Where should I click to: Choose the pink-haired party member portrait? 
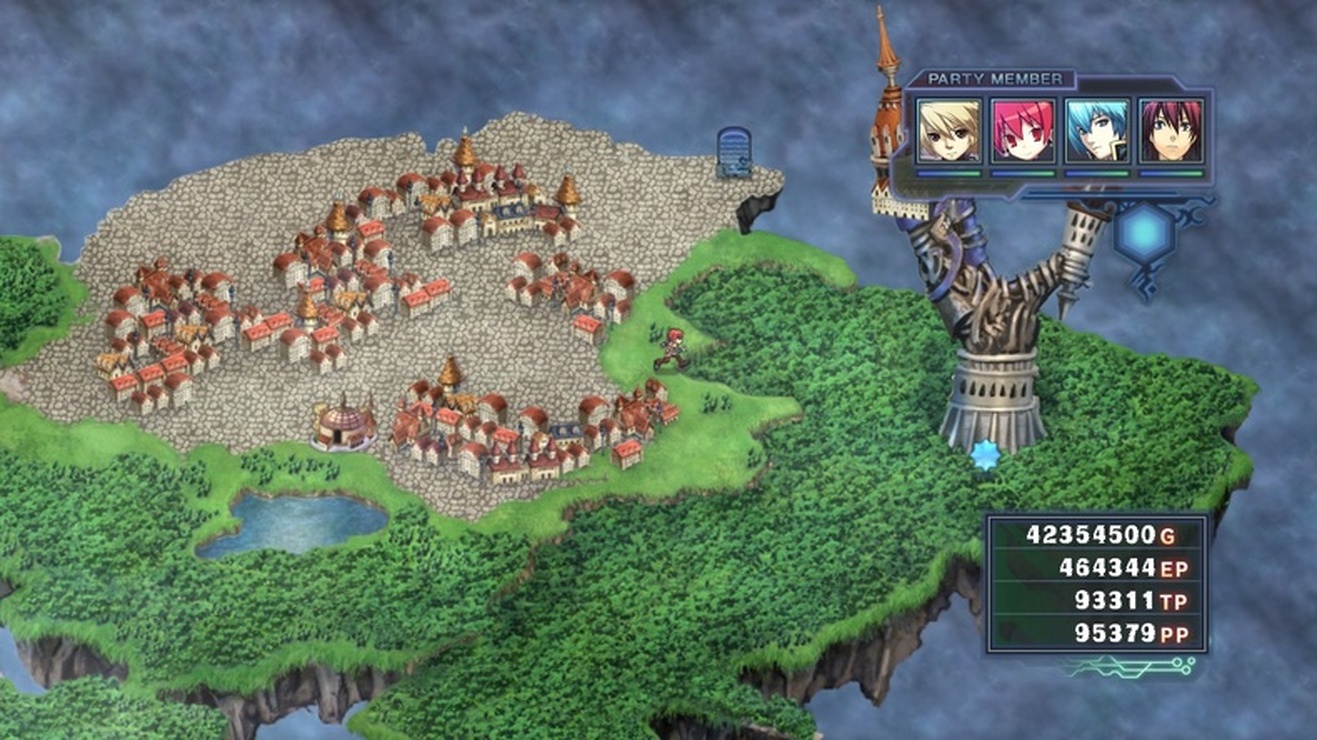[x=1023, y=131]
